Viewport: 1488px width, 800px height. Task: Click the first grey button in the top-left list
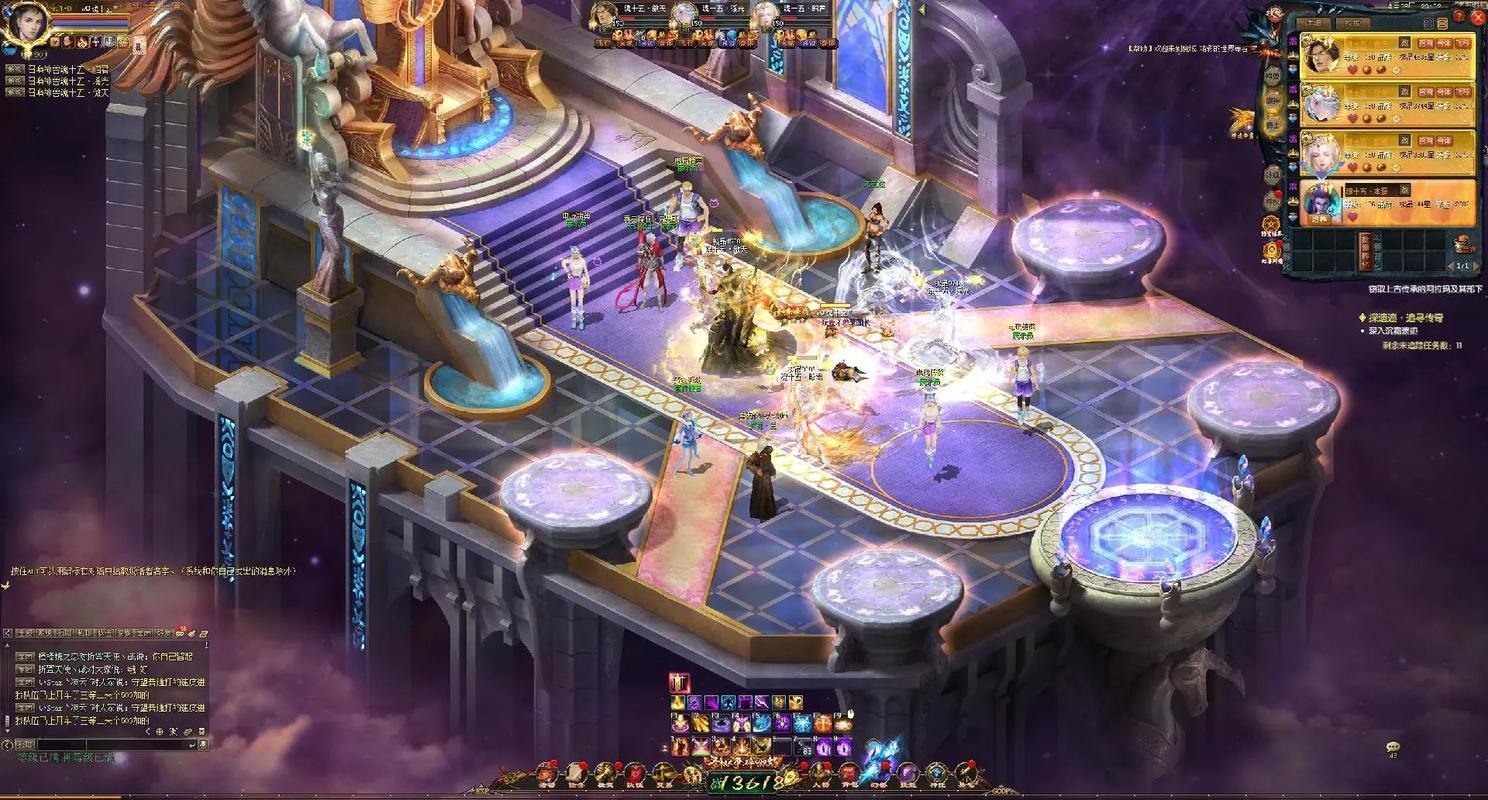[15, 69]
